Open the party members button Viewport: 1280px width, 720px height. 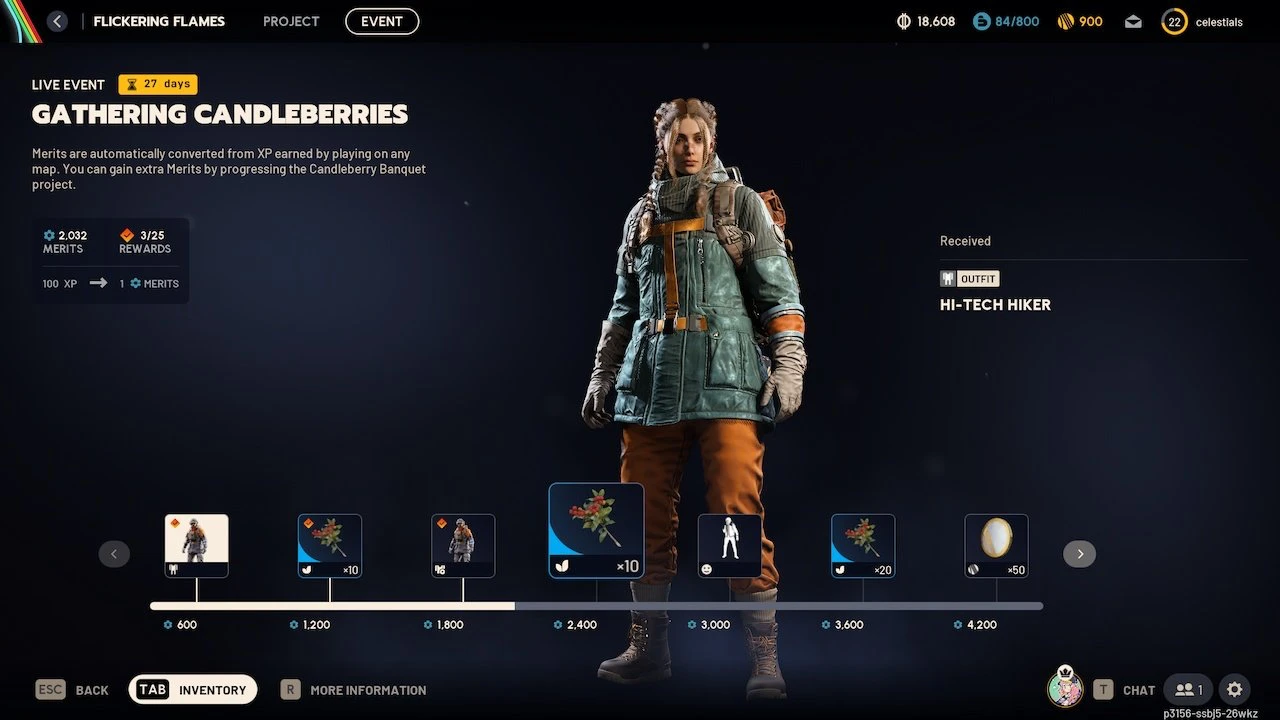1188,689
